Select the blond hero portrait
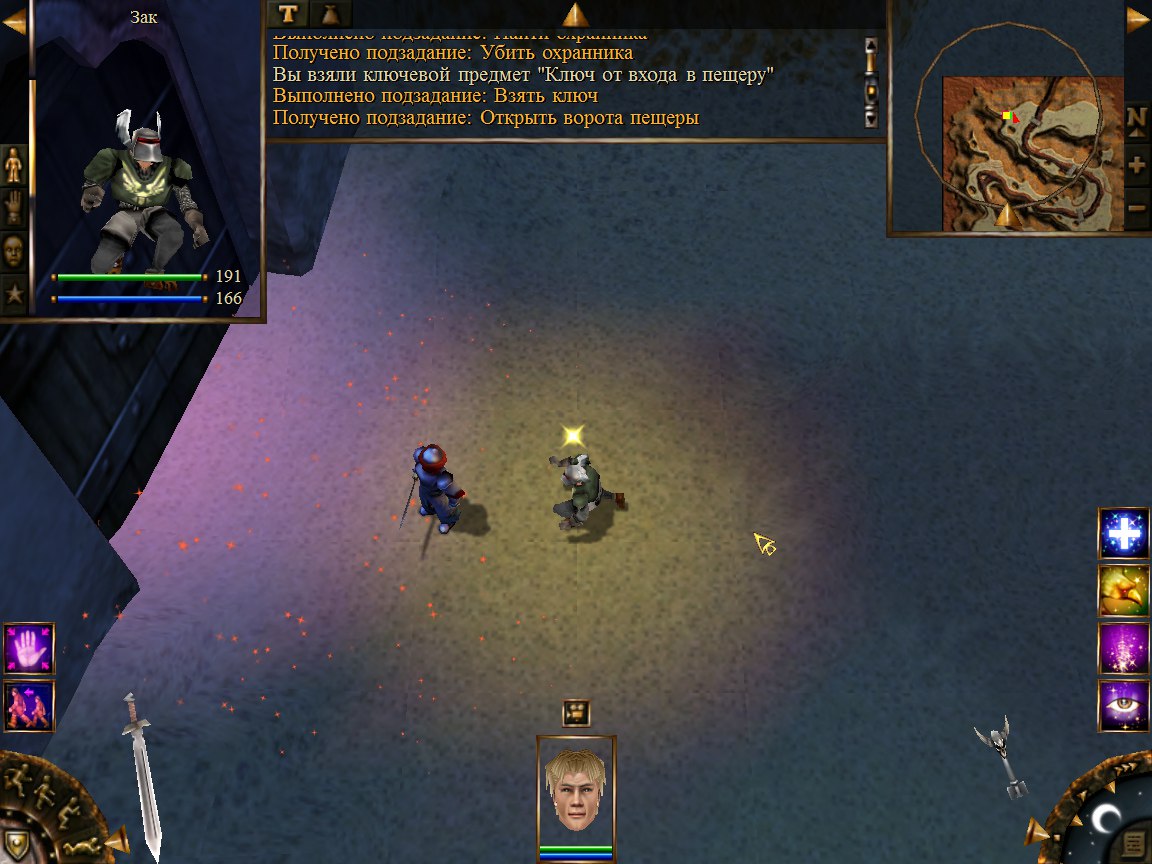This screenshot has width=1152, height=864. click(x=576, y=790)
